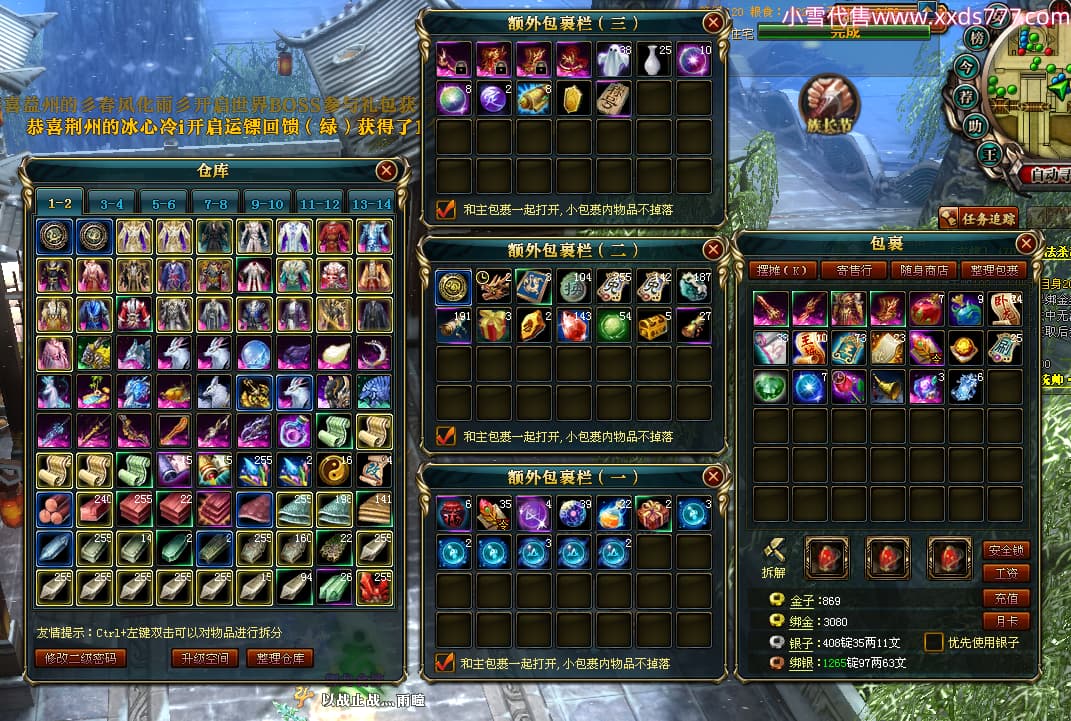Open the 充值 recharge button
This screenshot has width=1071, height=721.
1006,598
